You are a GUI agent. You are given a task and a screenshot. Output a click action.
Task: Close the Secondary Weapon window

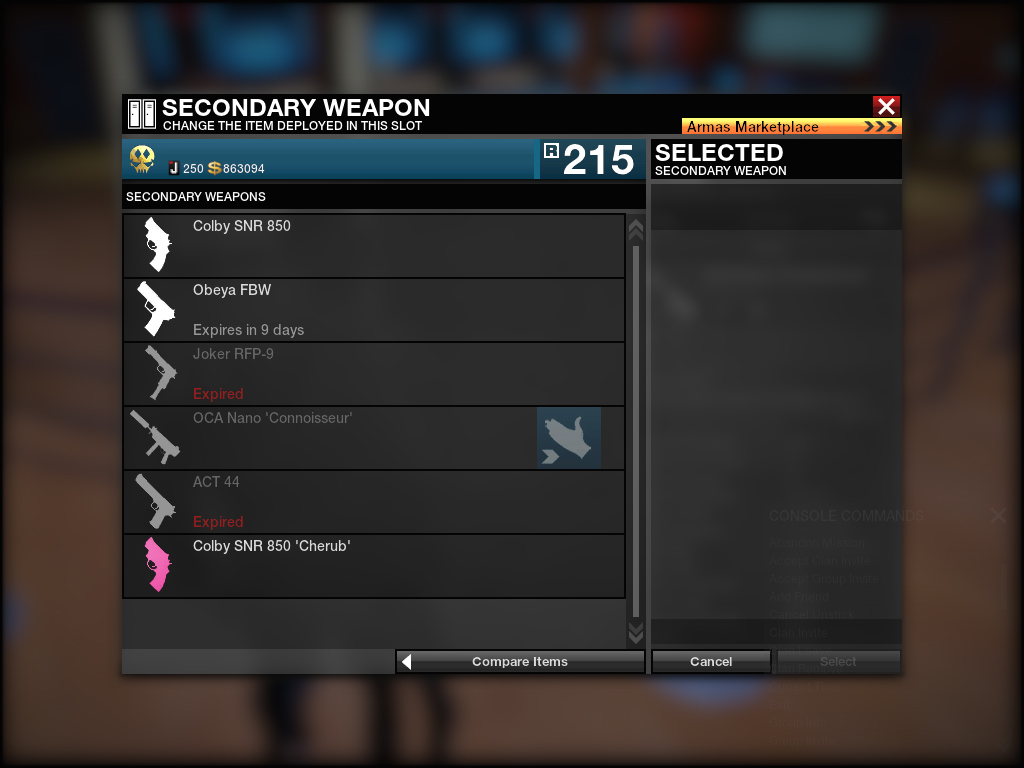click(886, 106)
